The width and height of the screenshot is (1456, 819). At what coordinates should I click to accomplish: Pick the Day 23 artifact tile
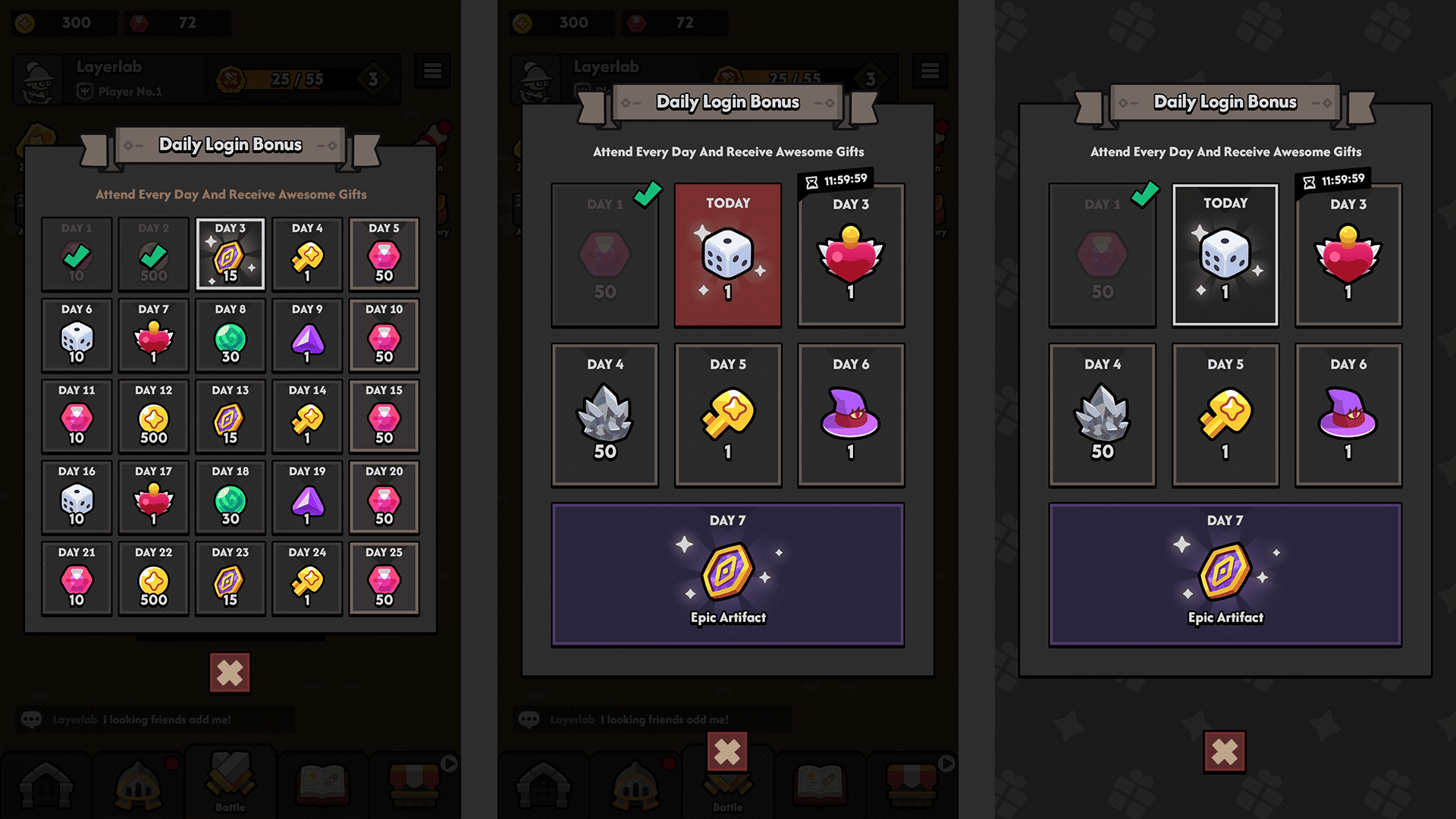[x=230, y=579]
